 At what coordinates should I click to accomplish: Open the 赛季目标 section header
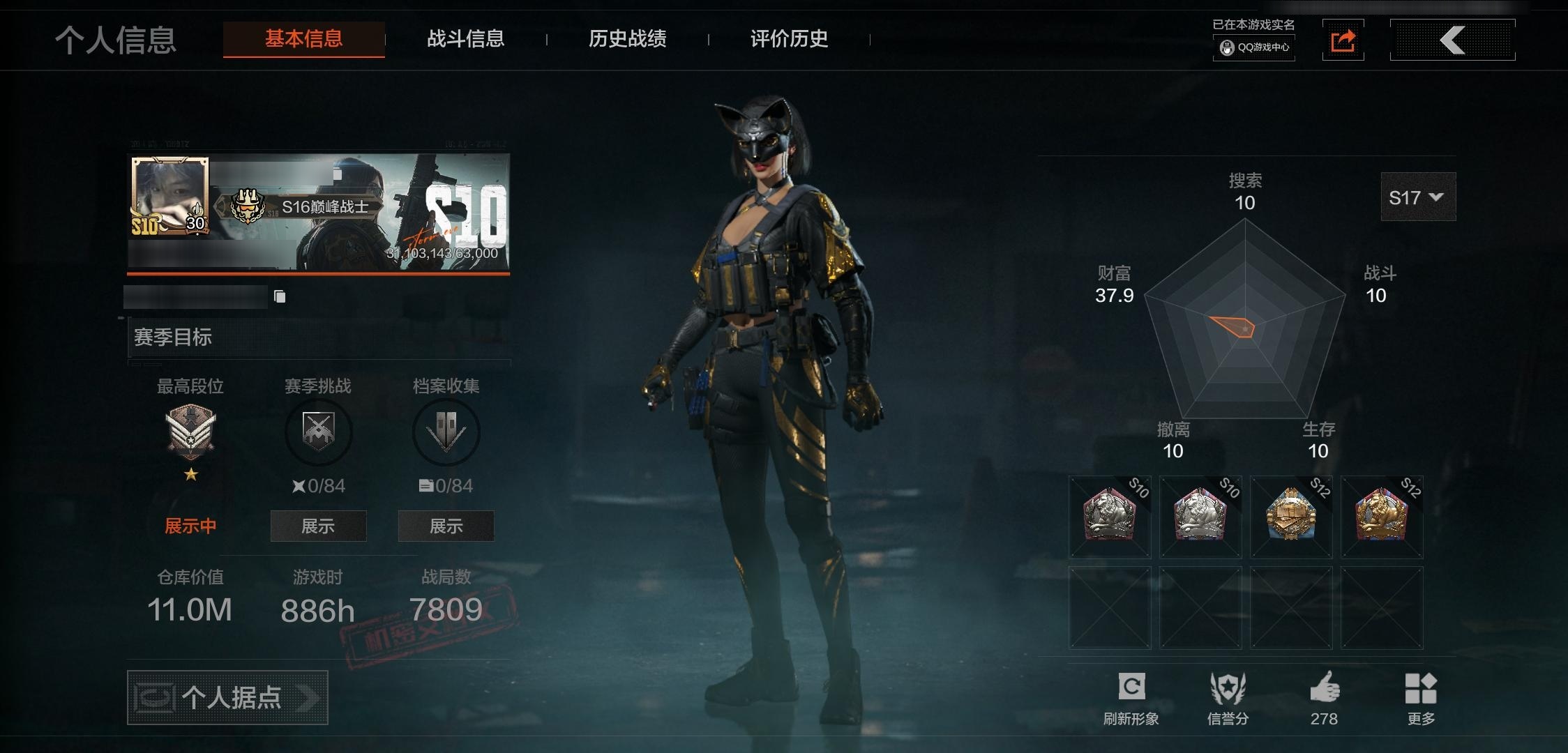318,337
